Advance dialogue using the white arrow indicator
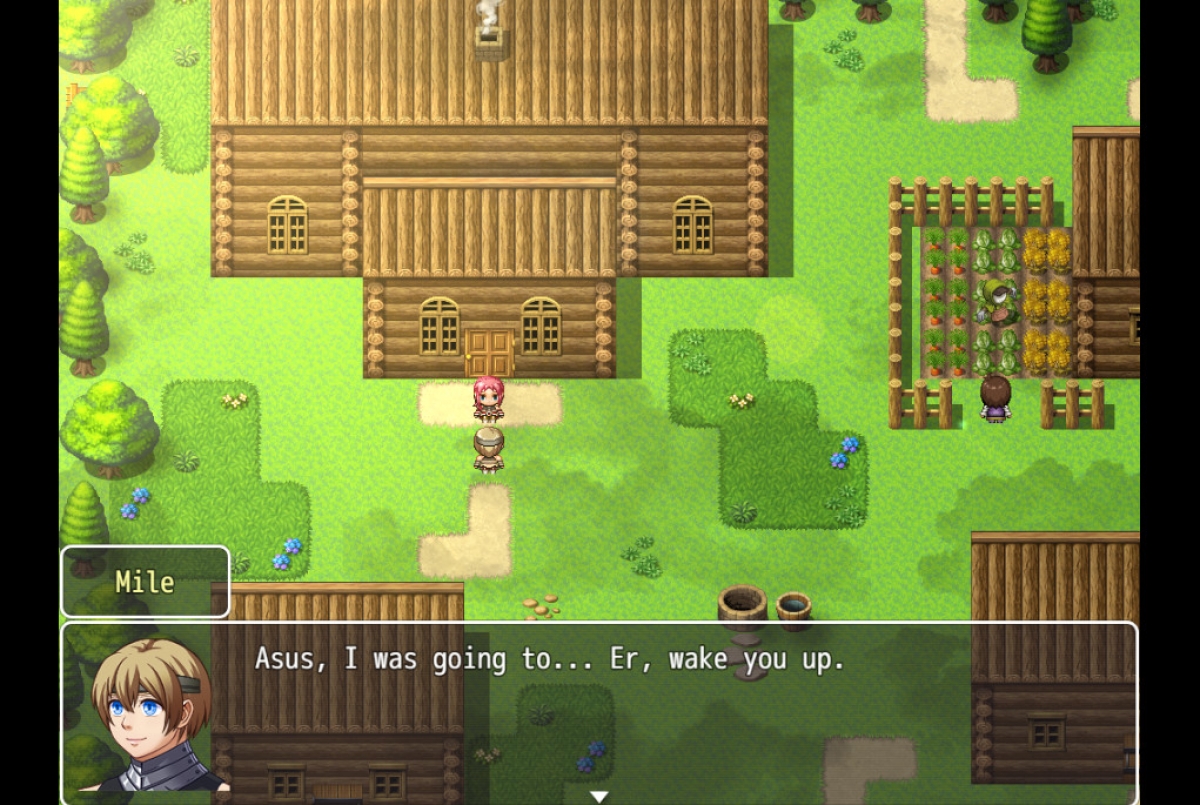 coord(599,796)
